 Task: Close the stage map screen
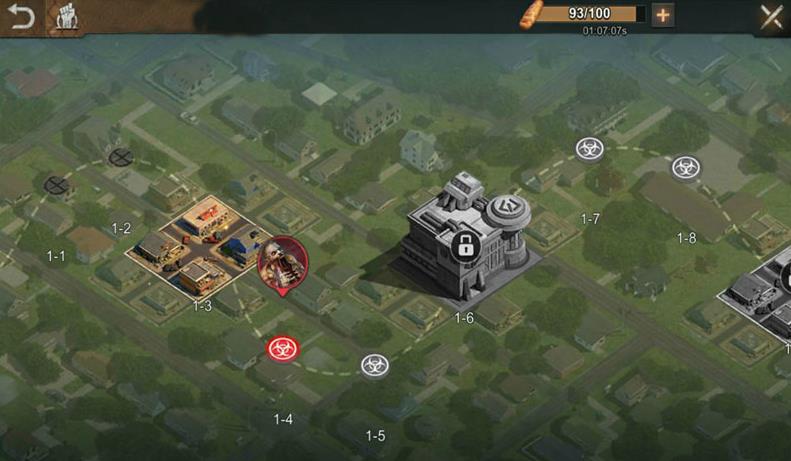pos(771,16)
